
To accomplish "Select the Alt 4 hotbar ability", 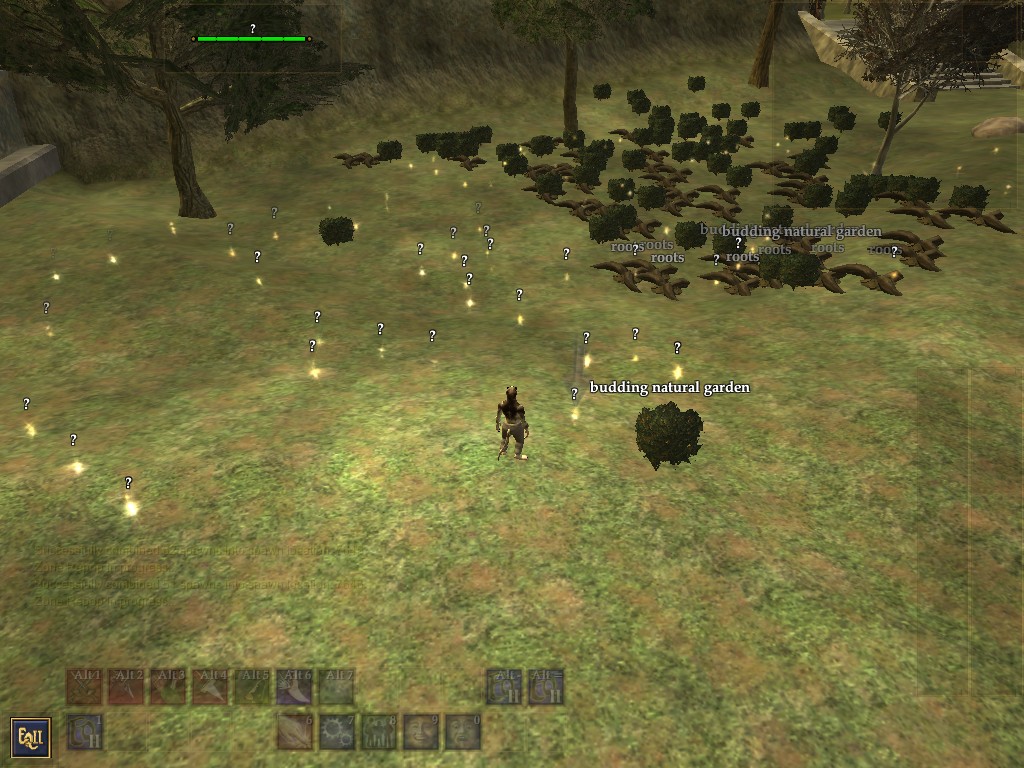I will tap(210, 687).
